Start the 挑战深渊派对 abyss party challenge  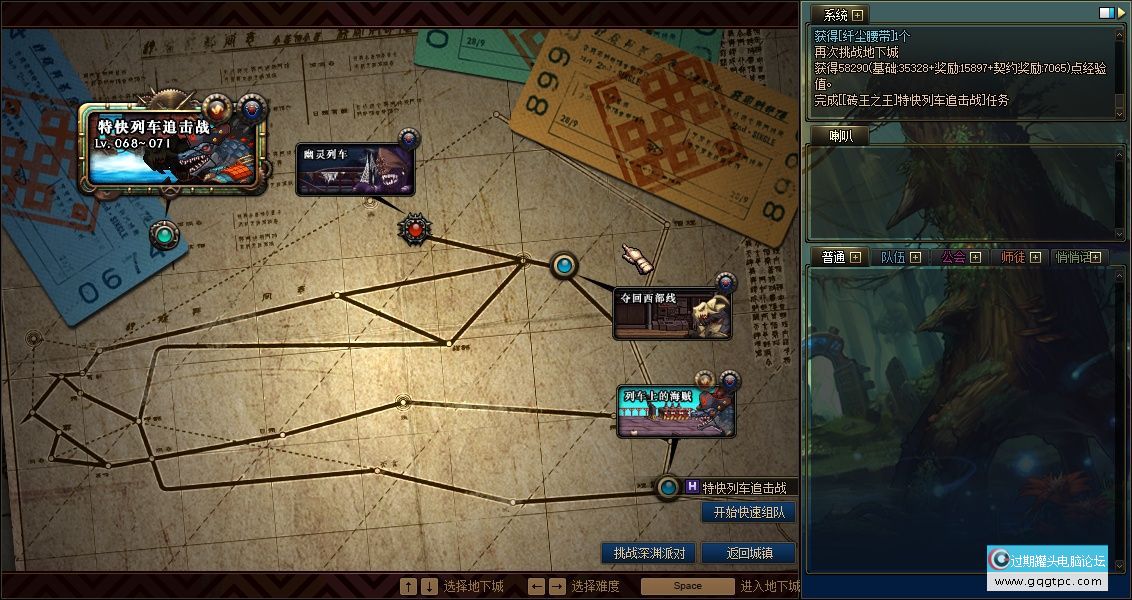click(647, 552)
